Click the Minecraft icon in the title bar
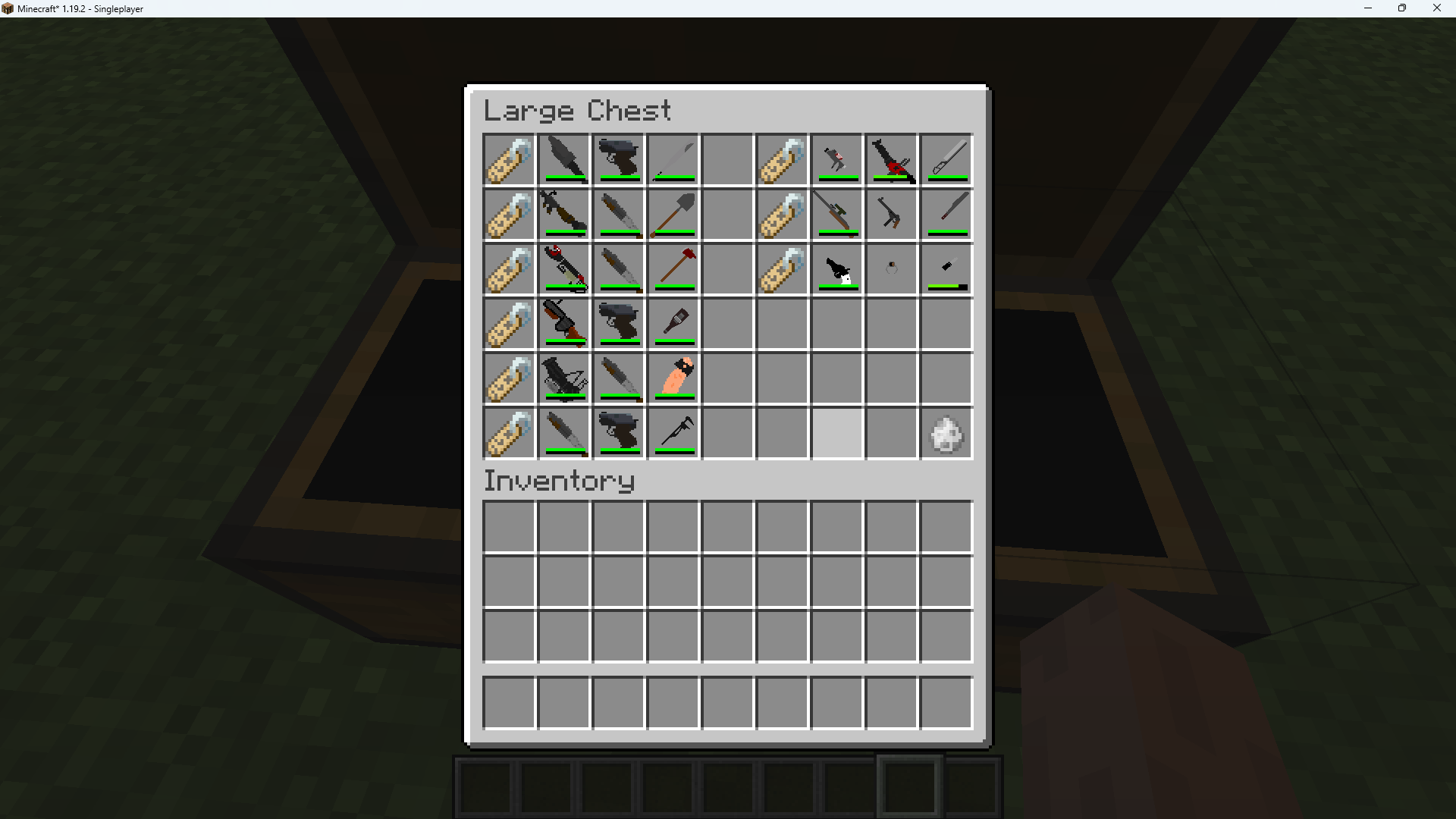Viewport: 1456px width, 819px height. (x=8, y=8)
